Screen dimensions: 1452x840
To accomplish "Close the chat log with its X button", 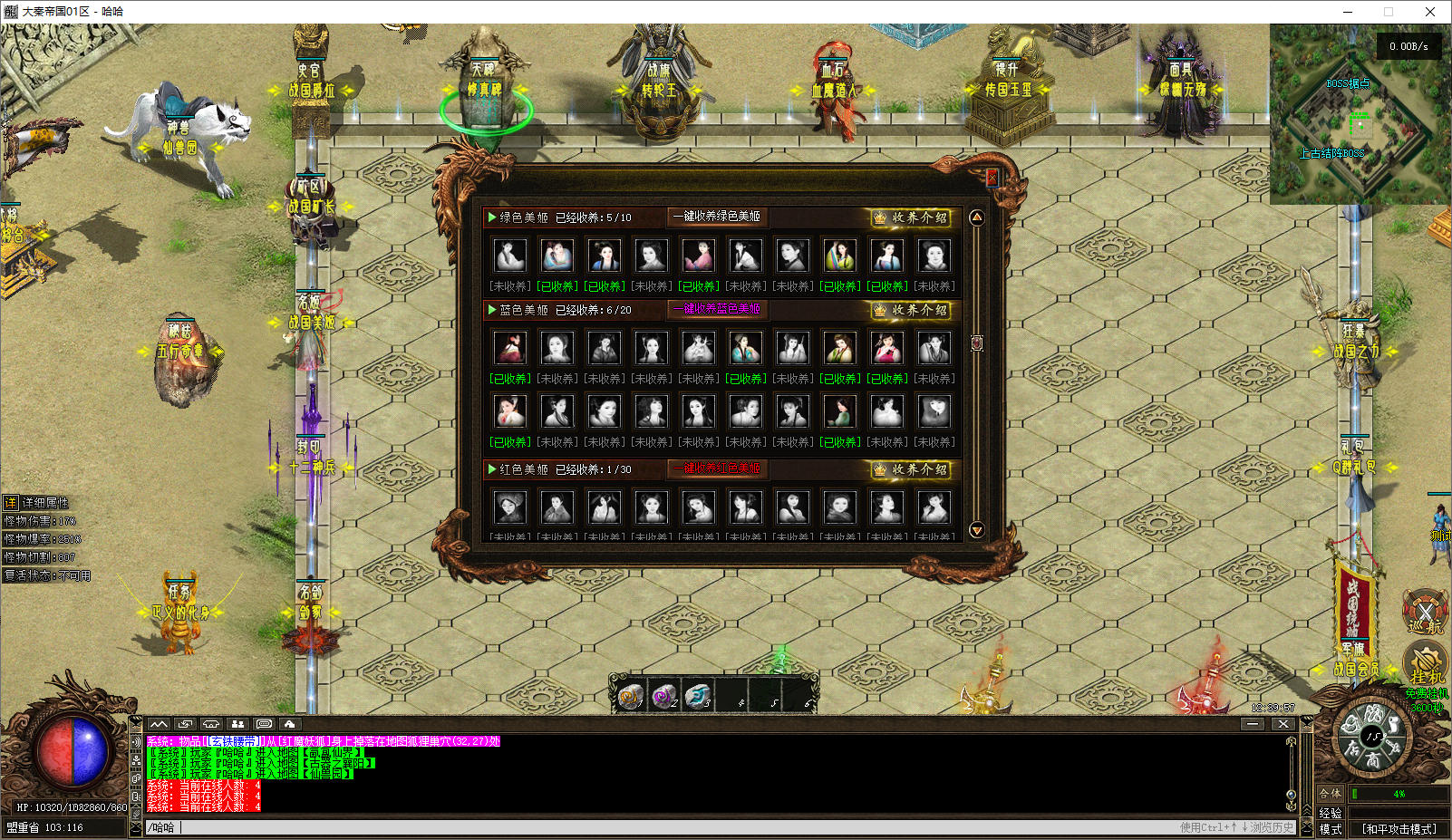I will point(1283,724).
